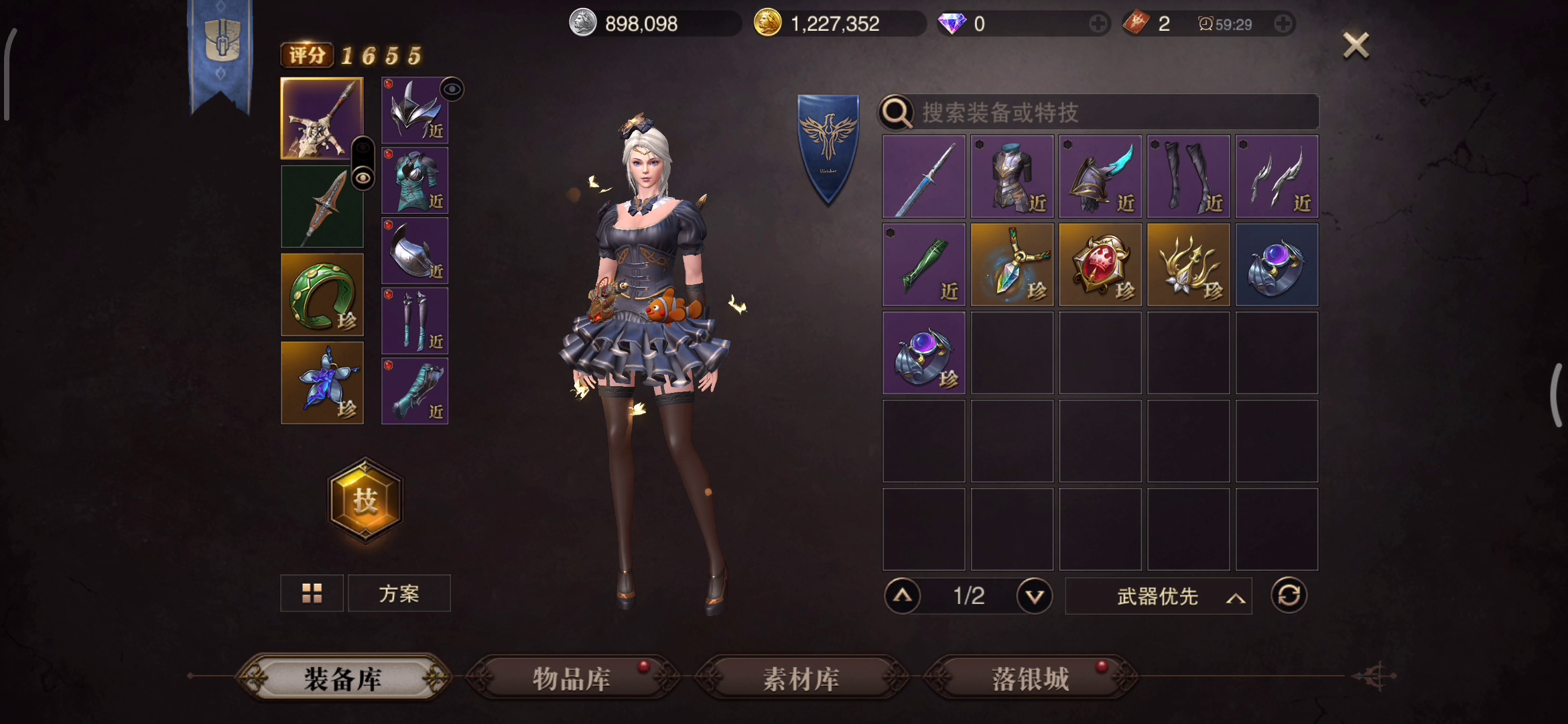Screen dimensions: 1568x724
Task: Select the golden trident ornament item
Action: (x=1189, y=265)
